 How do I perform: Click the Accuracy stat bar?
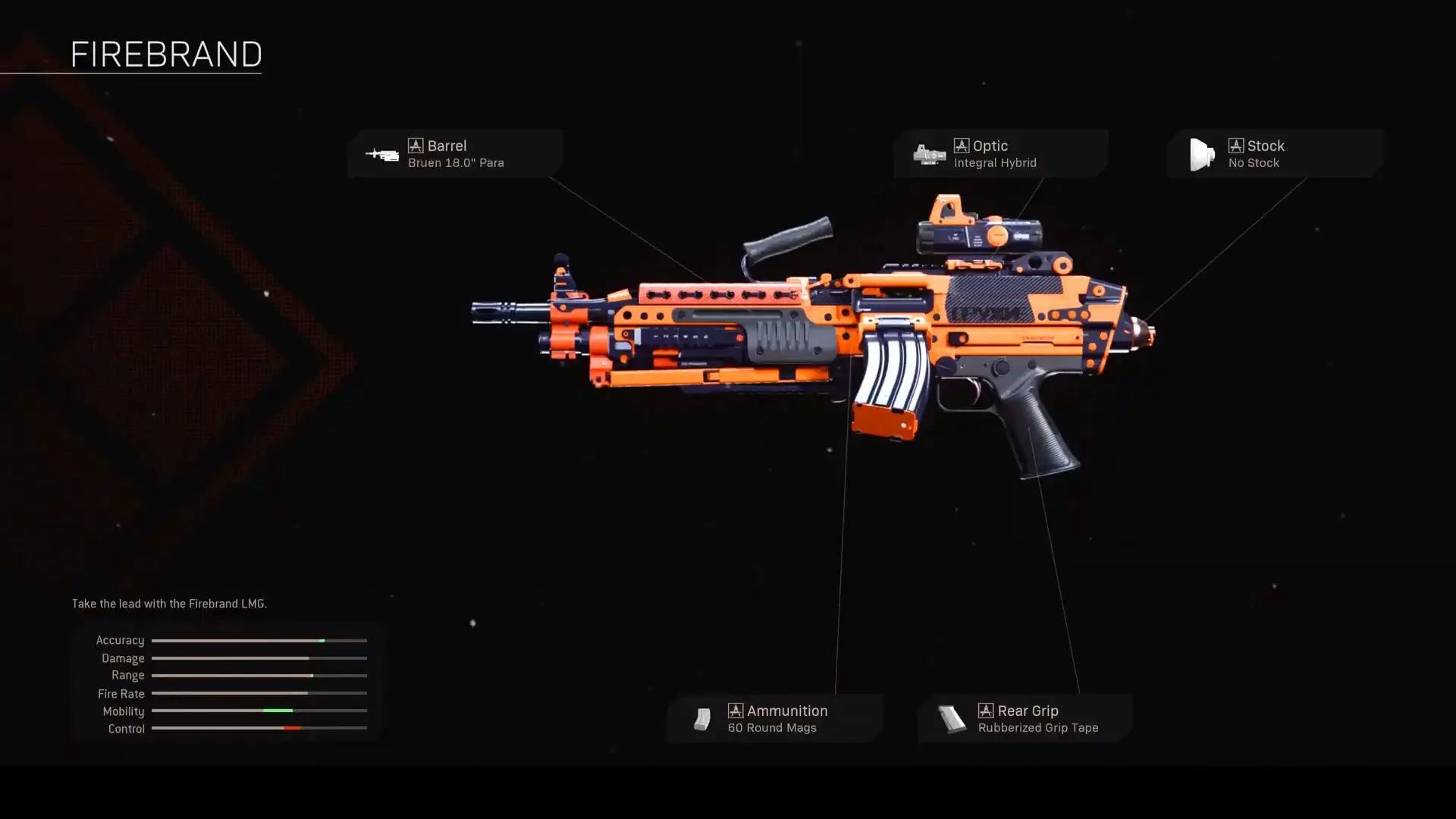coord(259,640)
